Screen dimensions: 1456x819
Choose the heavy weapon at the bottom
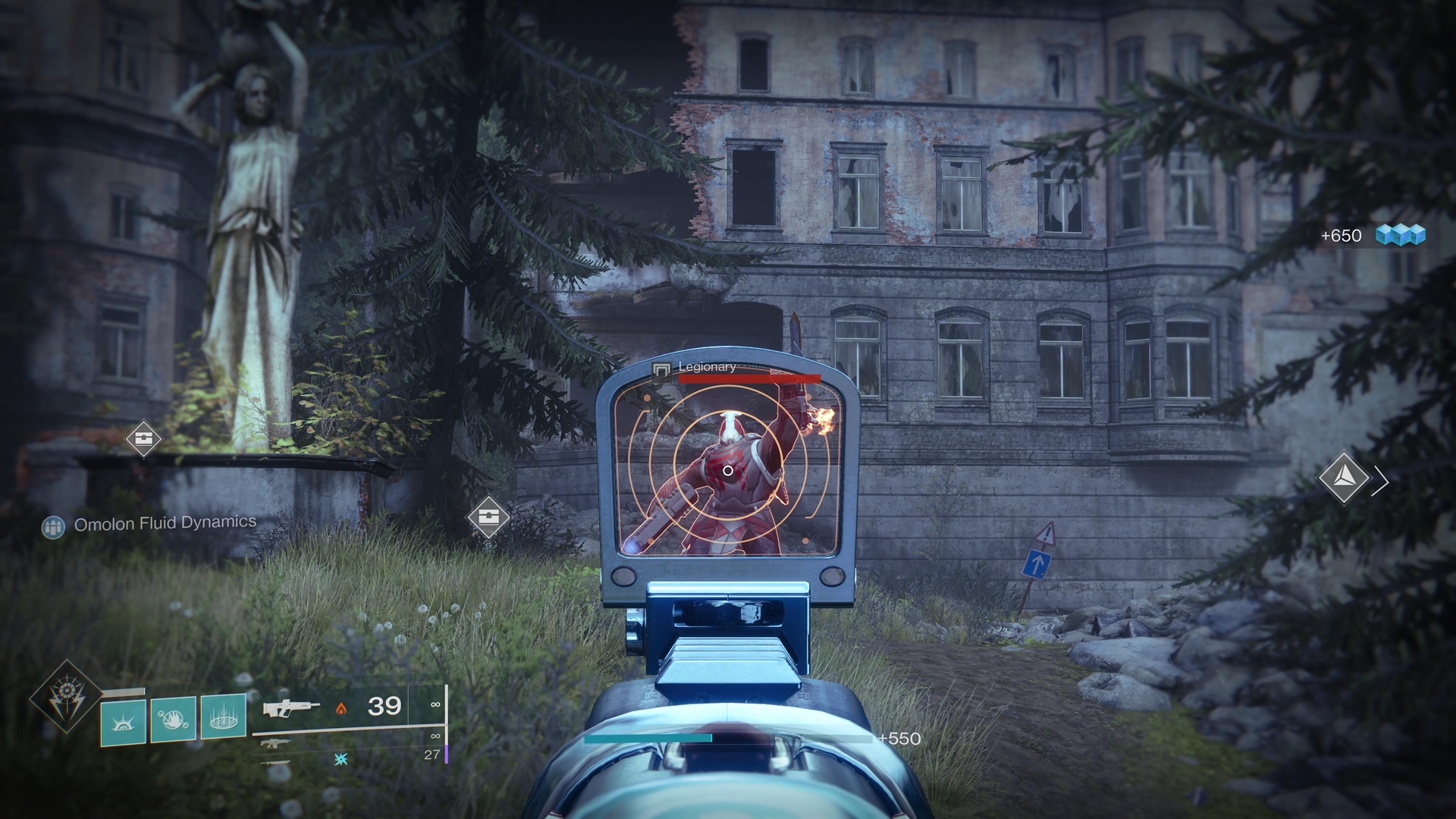tap(275, 761)
